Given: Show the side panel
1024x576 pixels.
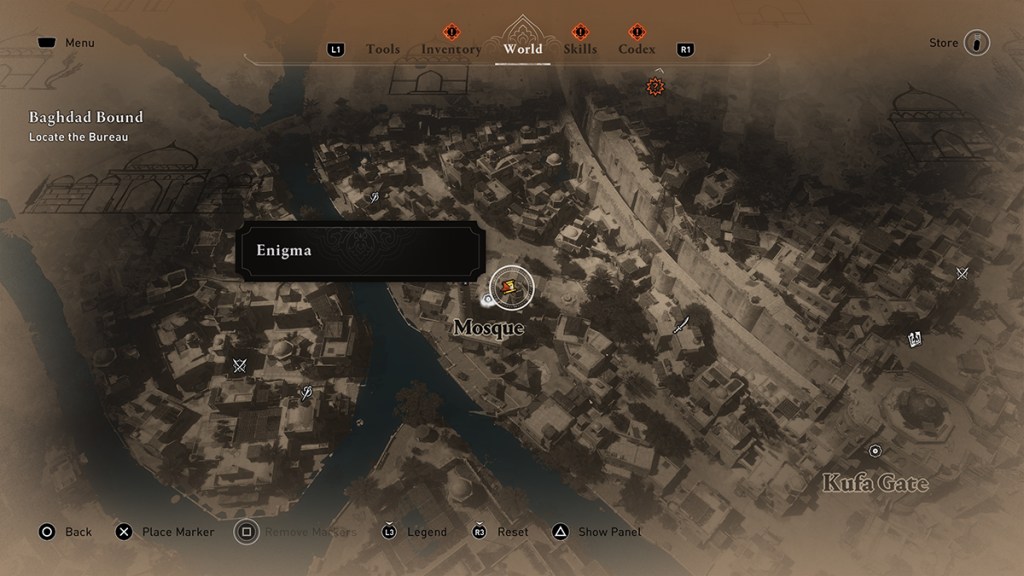Looking at the screenshot, I should (598, 532).
